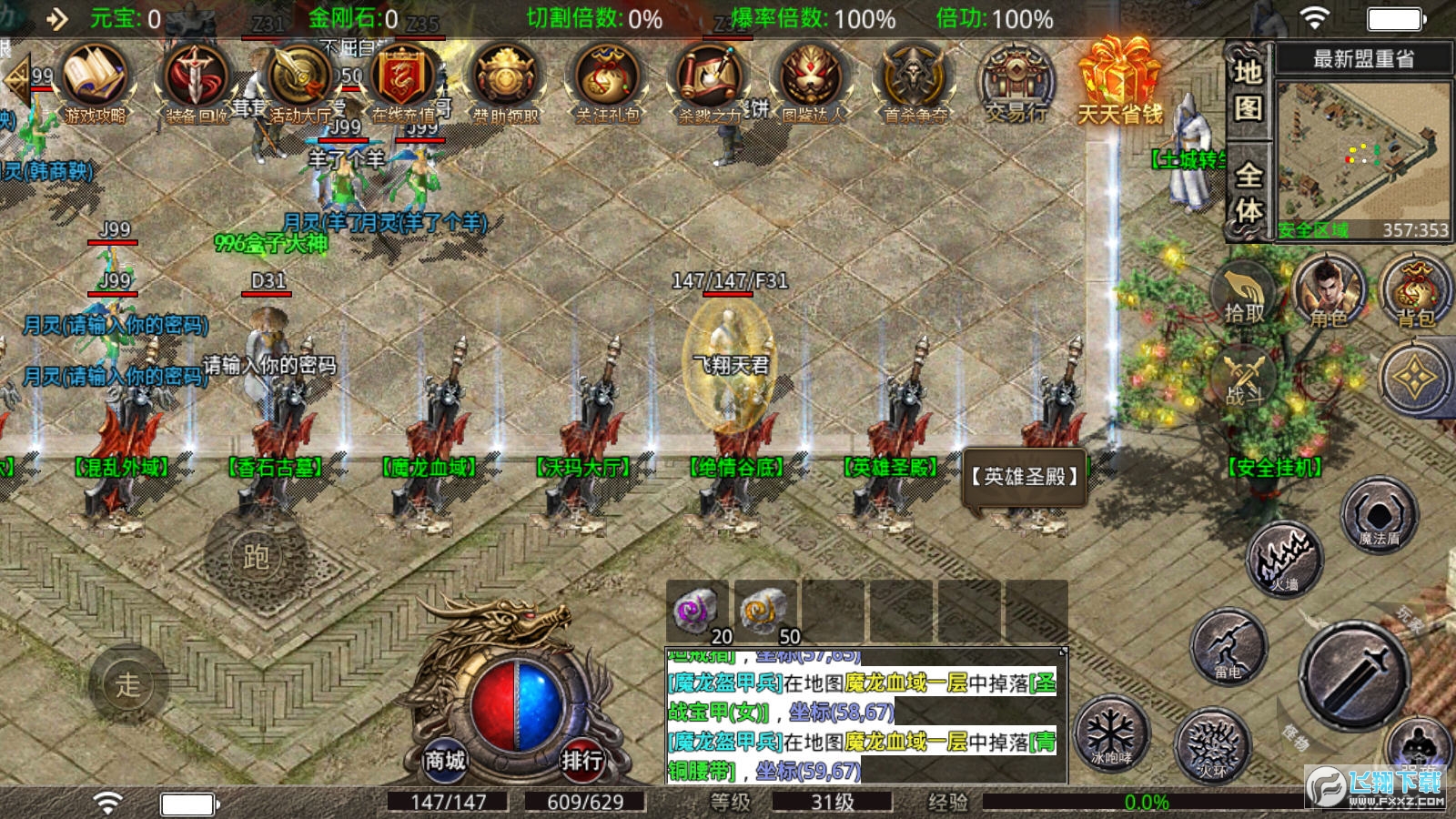Open the 装备回收 equipment recycle icon
1456x819 pixels.
(197, 80)
